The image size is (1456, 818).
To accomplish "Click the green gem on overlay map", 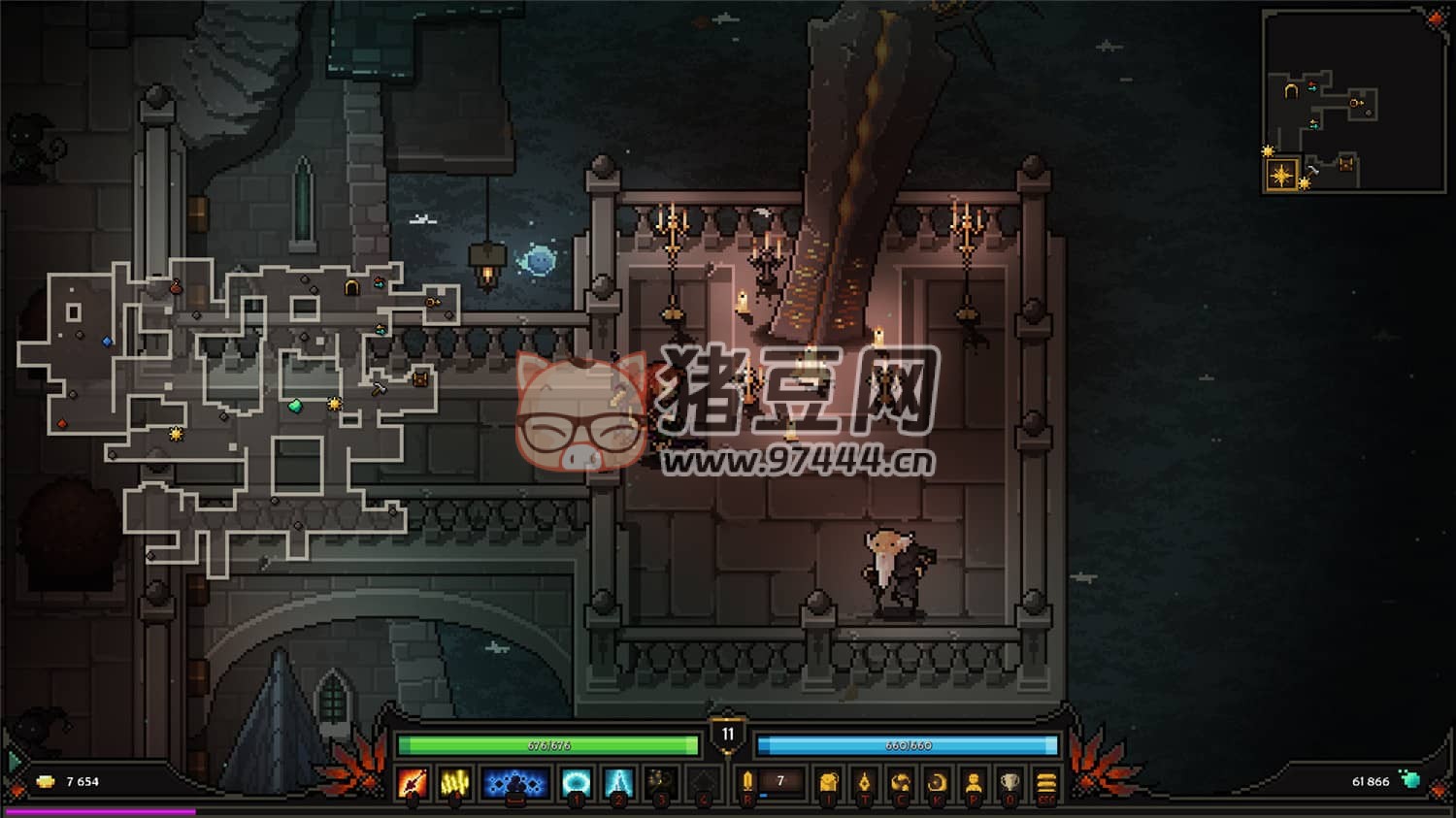I will click(295, 407).
